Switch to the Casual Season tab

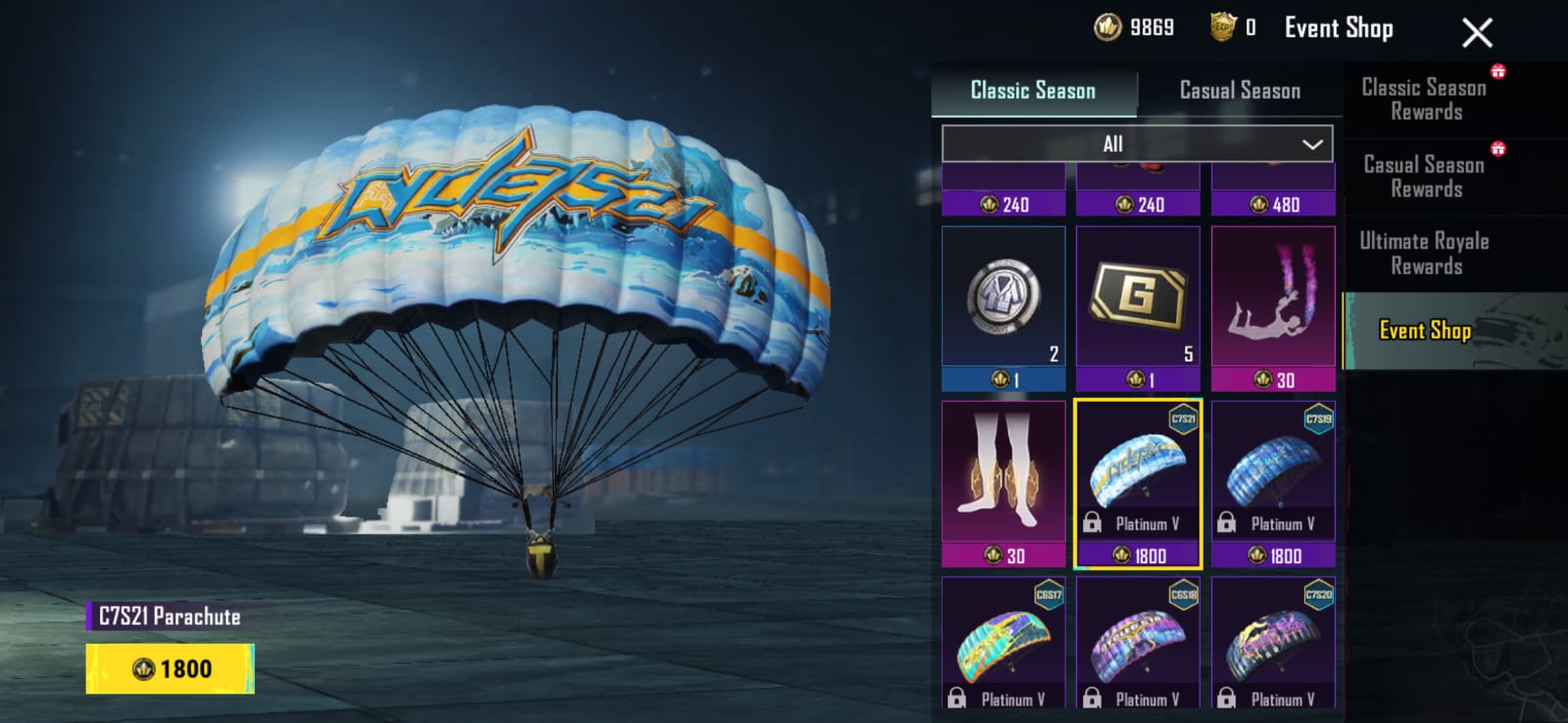[x=1240, y=91]
